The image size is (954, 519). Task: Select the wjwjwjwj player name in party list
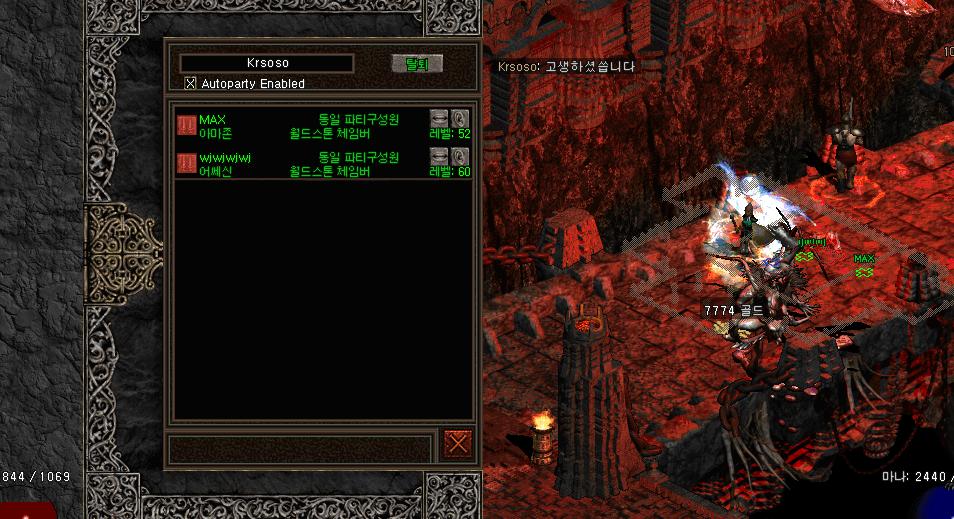pyautogui.click(x=225, y=158)
